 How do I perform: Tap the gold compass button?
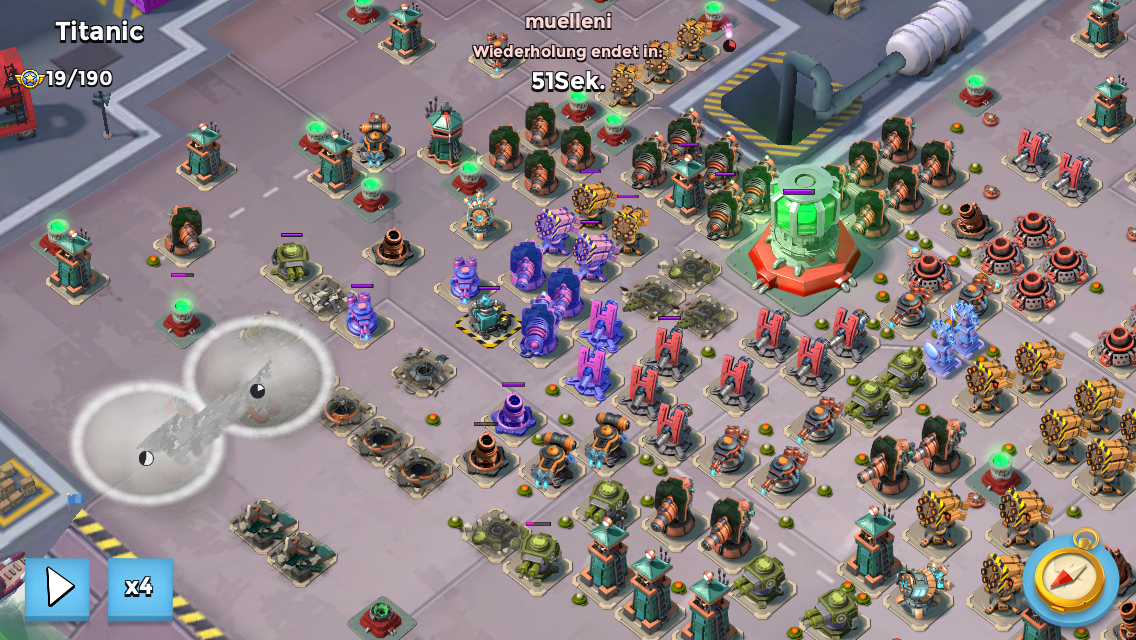[1070, 578]
